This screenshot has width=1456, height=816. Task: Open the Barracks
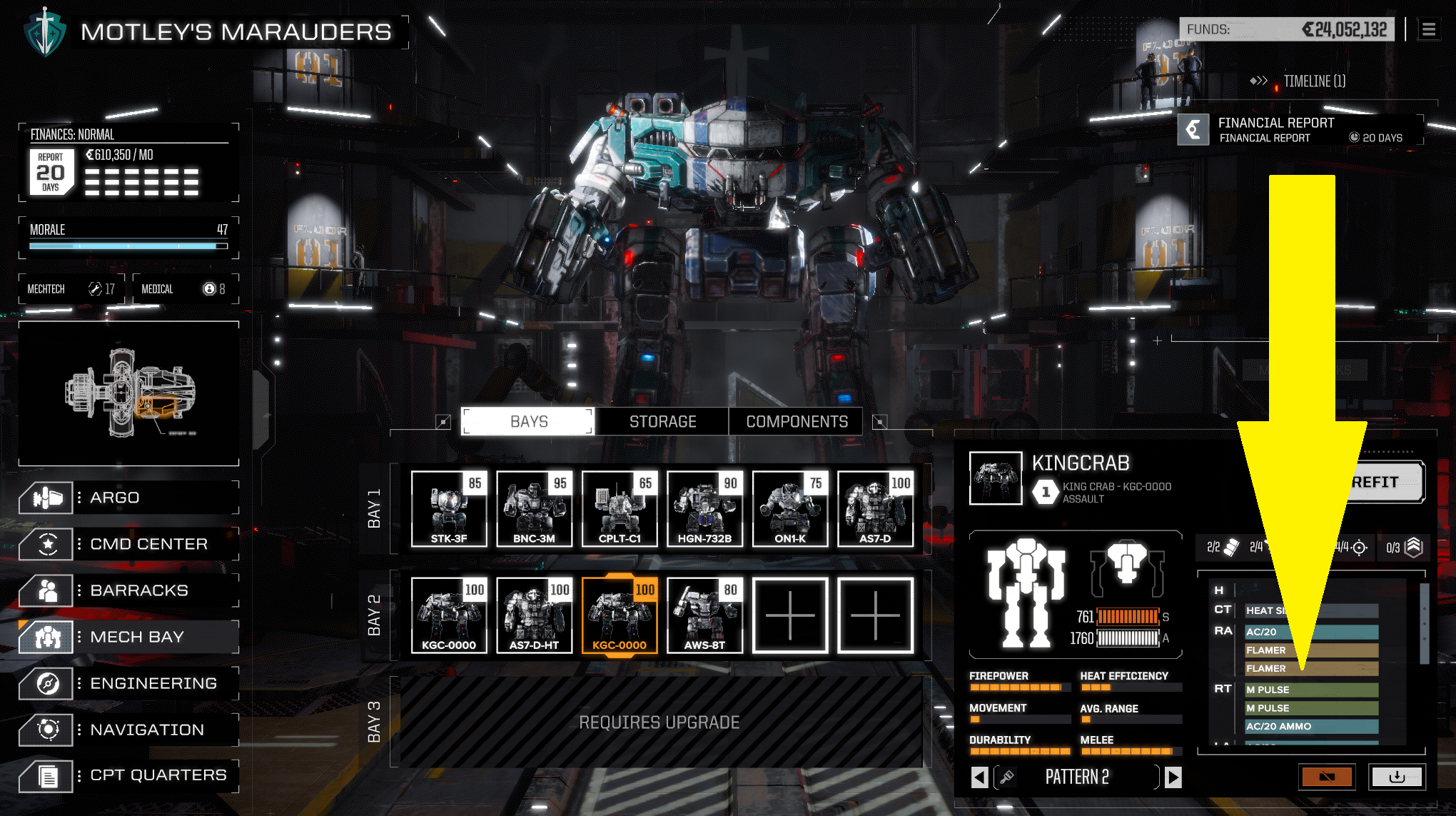point(128,590)
